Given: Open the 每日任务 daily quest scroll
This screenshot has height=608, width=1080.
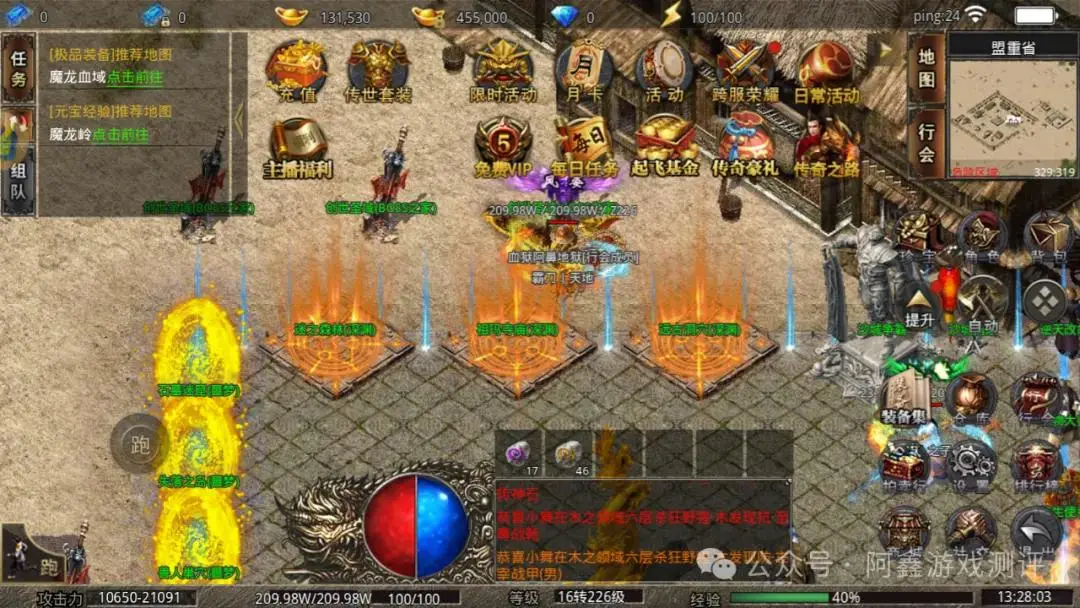Looking at the screenshot, I should [x=584, y=145].
